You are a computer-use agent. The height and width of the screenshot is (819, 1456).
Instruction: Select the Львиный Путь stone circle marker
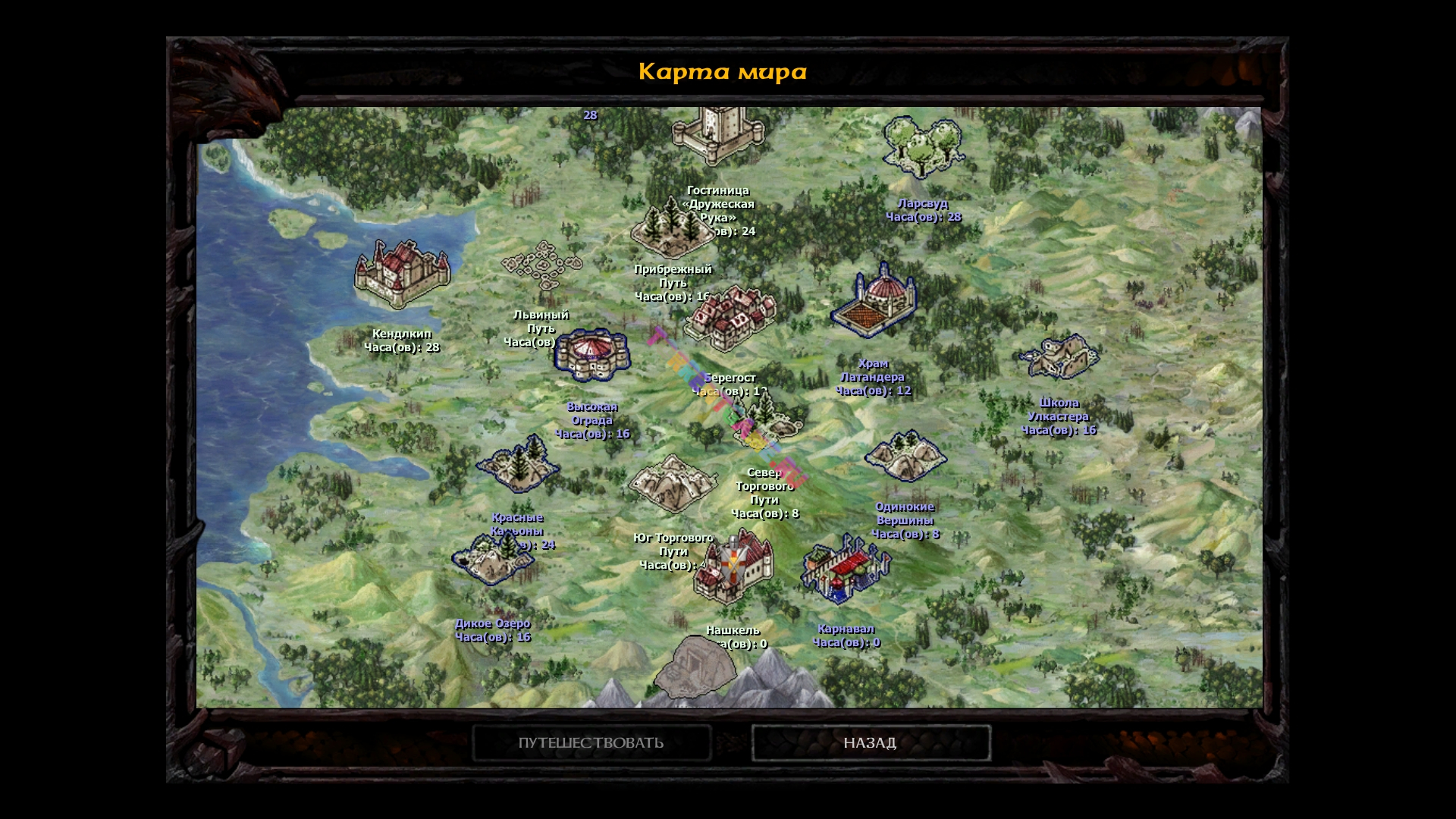coord(541,265)
